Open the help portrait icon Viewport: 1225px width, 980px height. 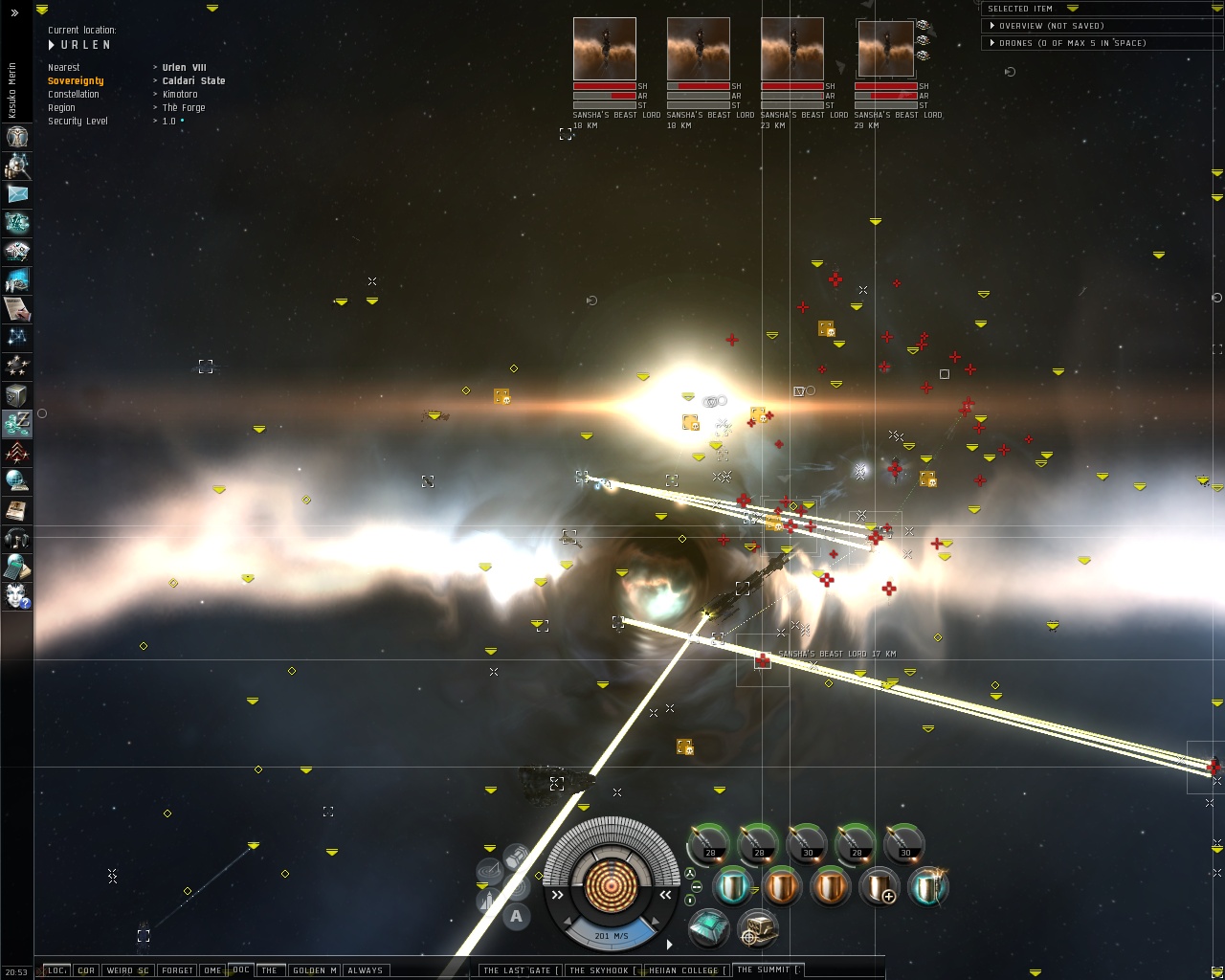(x=16, y=596)
